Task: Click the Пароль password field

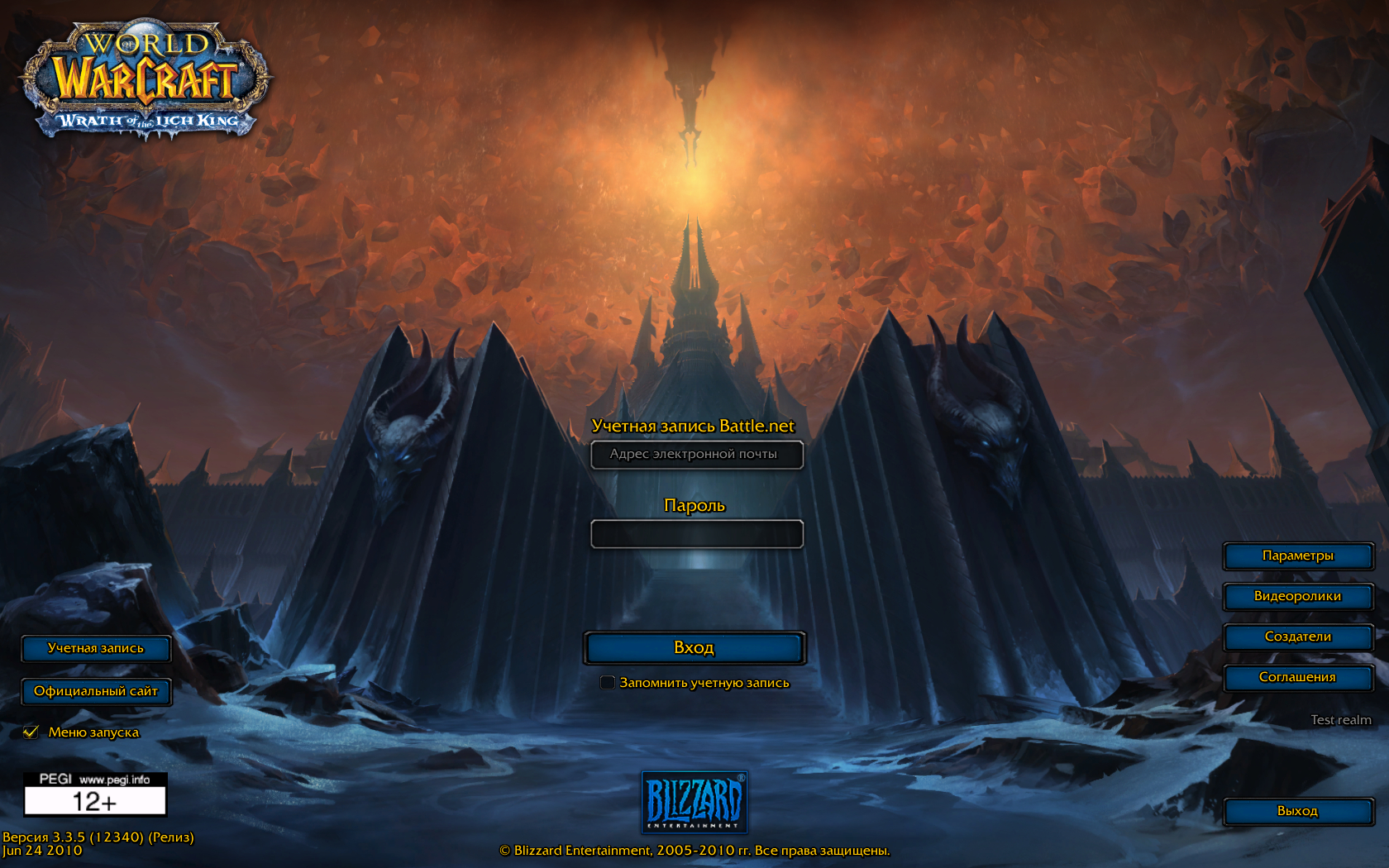Action: pyautogui.click(x=695, y=534)
